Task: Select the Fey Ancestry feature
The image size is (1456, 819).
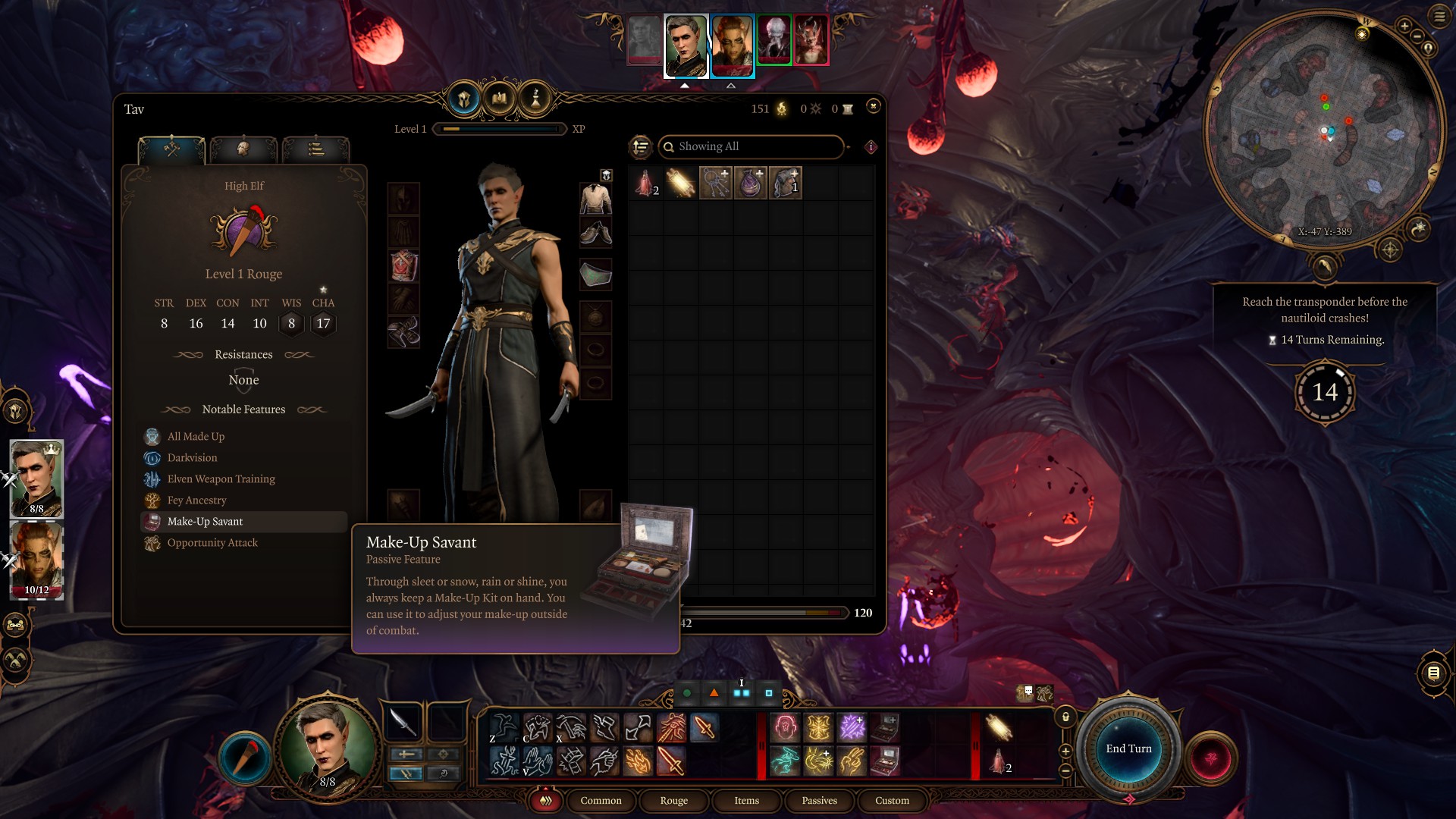Action: point(196,500)
